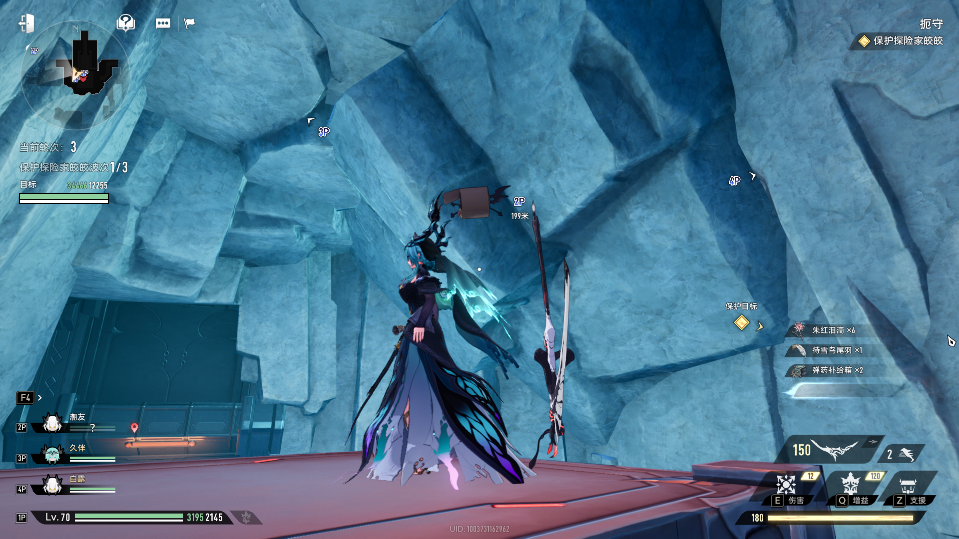Open the chat speech bubble icon
The width and height of the screenshot is (959, 539).
[x=163, y=23]
